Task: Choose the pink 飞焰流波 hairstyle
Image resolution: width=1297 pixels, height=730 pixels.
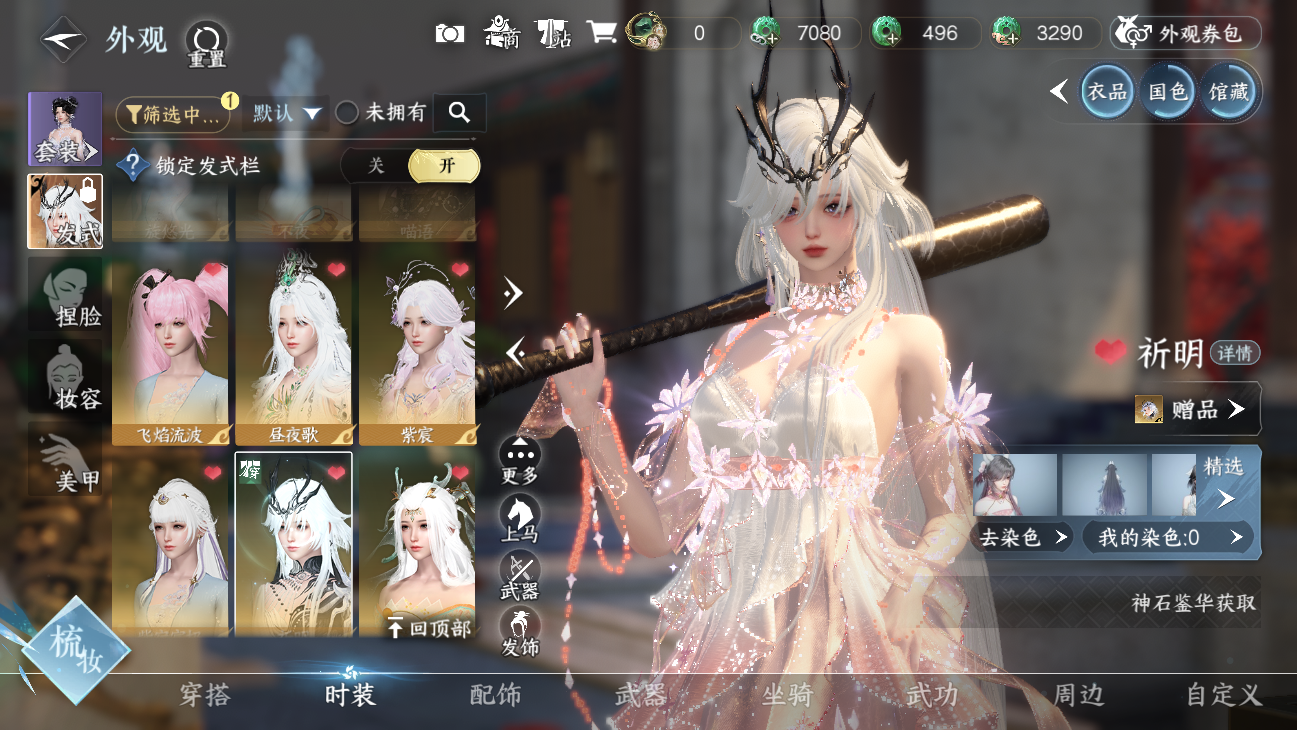Action: pos(170,352)
